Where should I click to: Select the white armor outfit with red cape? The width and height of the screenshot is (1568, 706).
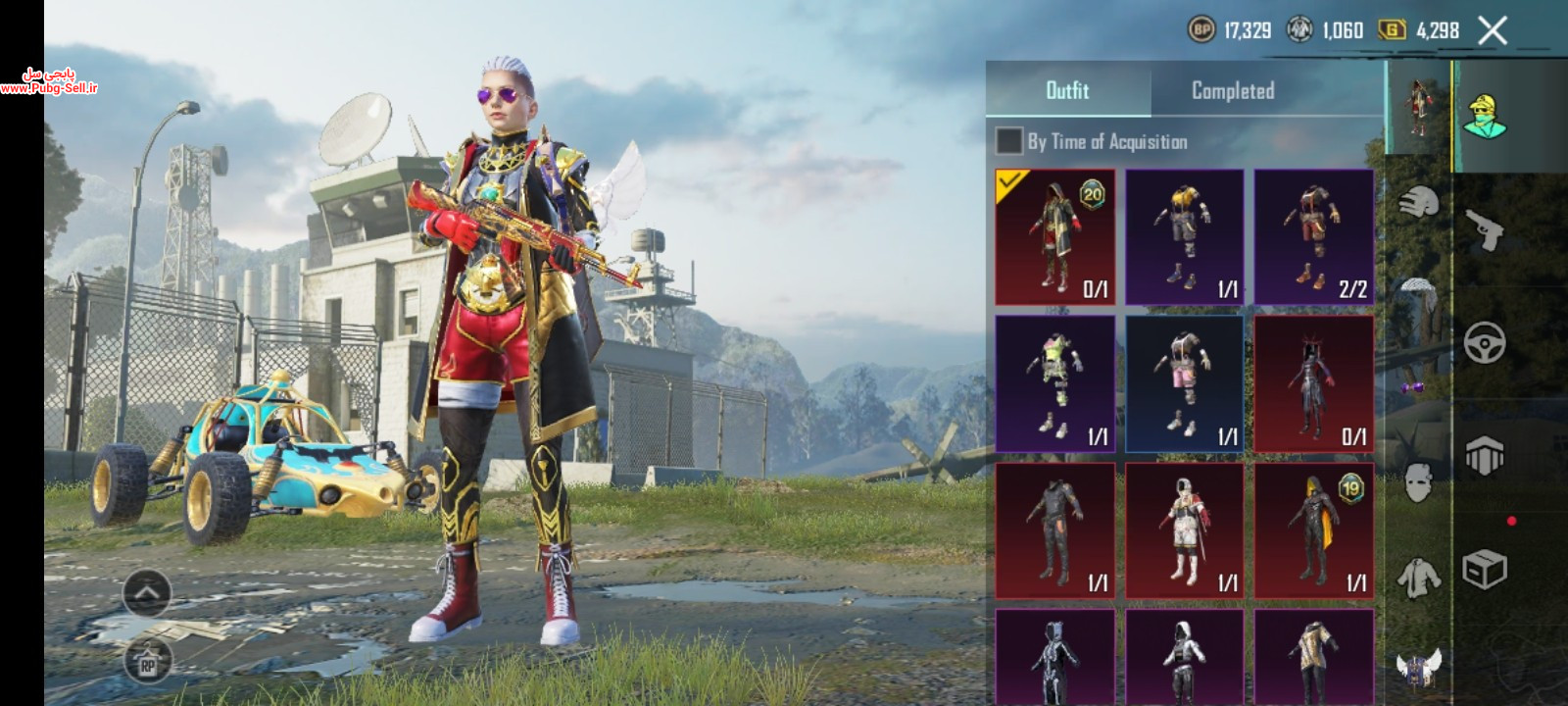[x=1184, y=530]
